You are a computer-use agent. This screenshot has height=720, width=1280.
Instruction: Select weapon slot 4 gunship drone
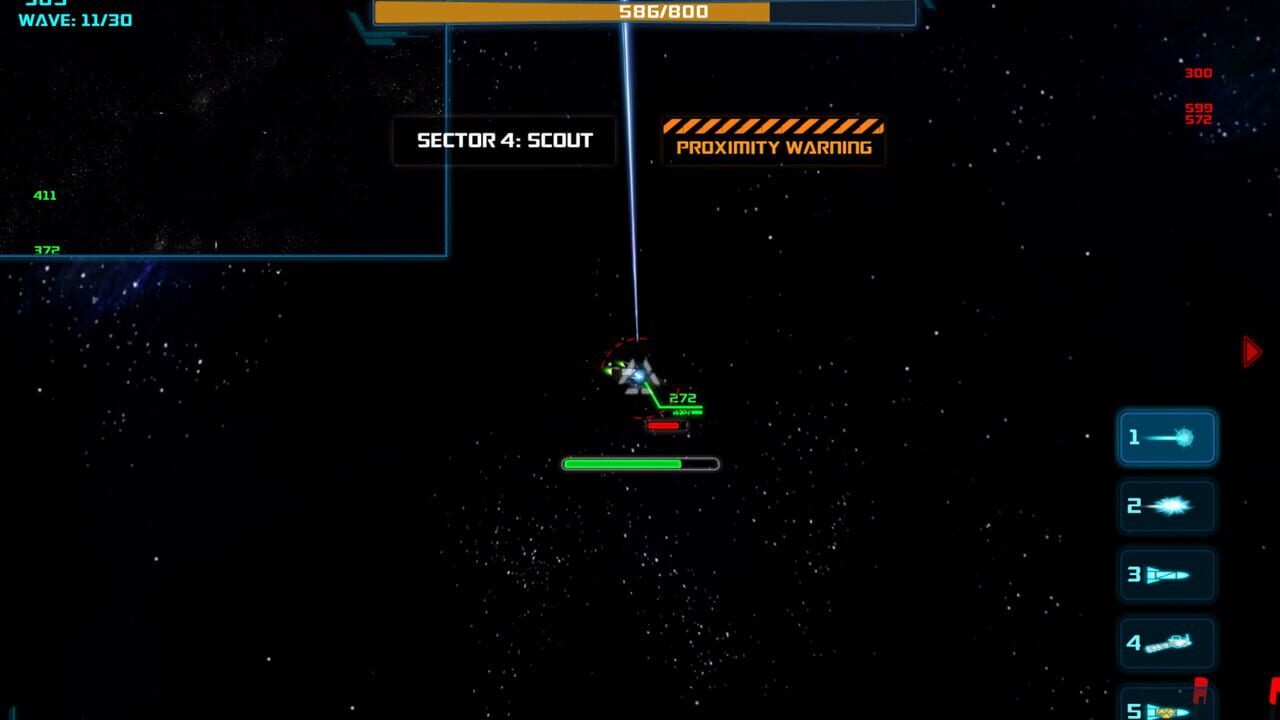pos(1166,643)
